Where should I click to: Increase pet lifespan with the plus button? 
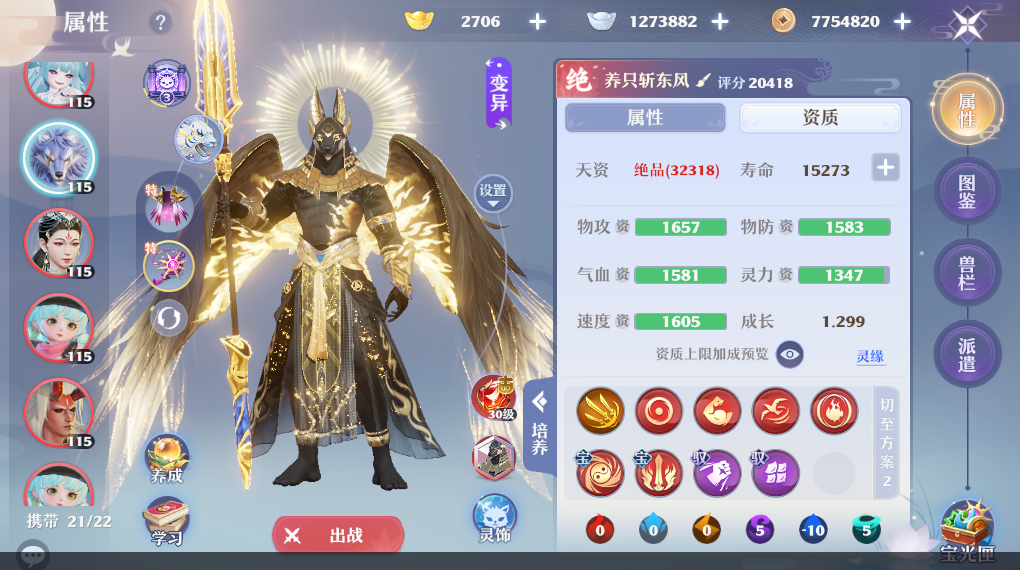(885, 168)
